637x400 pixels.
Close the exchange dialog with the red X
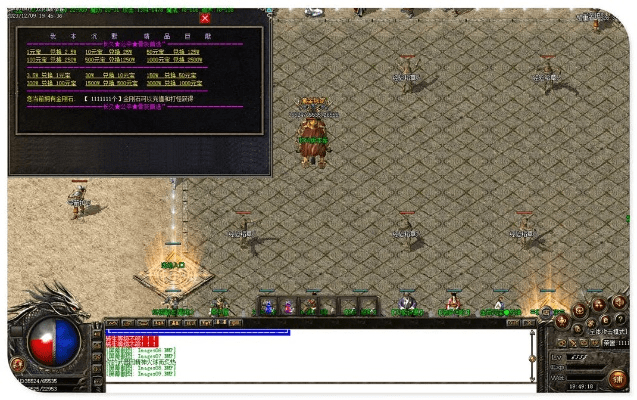tap(204, 18)
